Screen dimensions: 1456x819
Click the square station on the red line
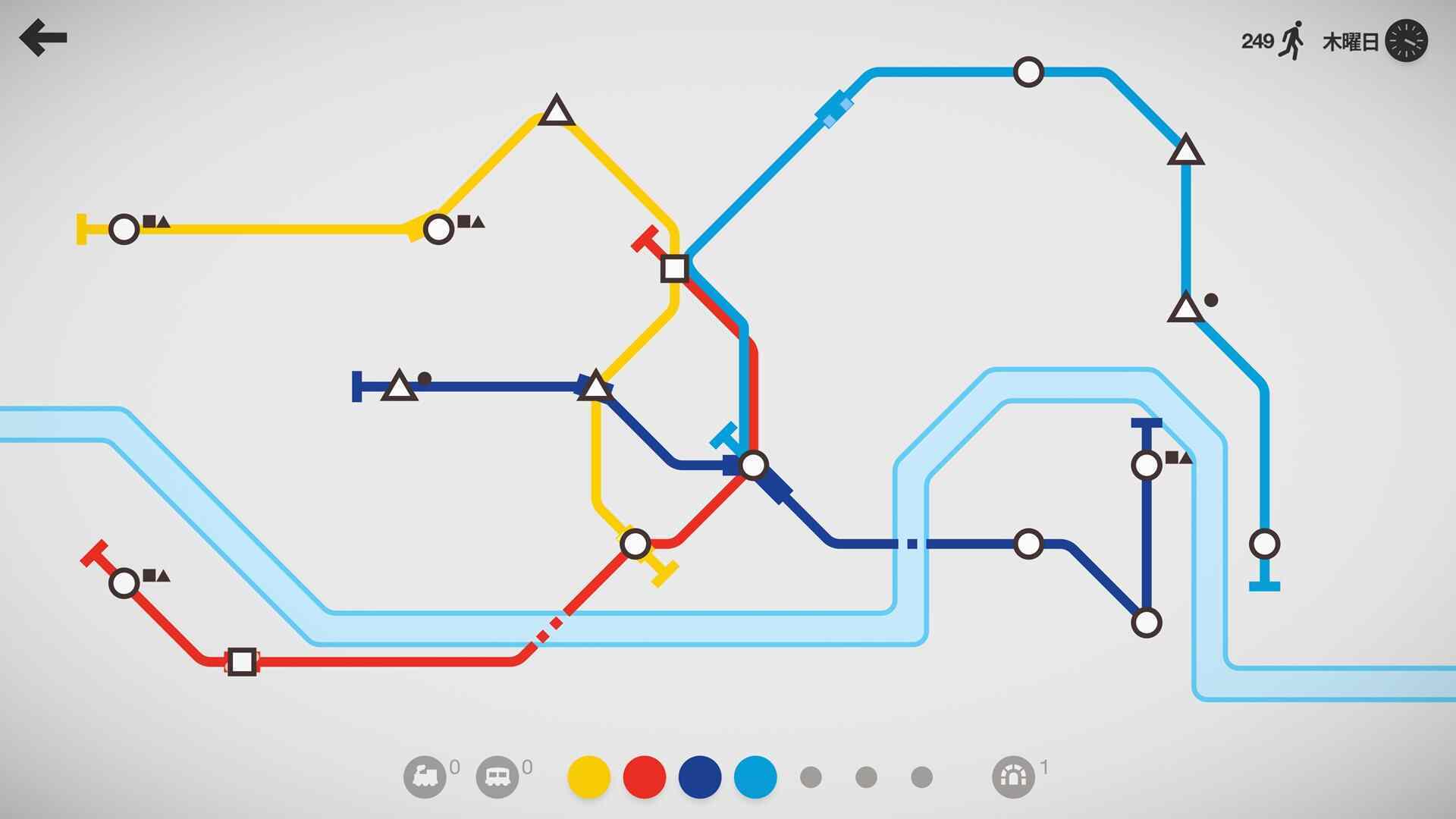coord(243,661)
